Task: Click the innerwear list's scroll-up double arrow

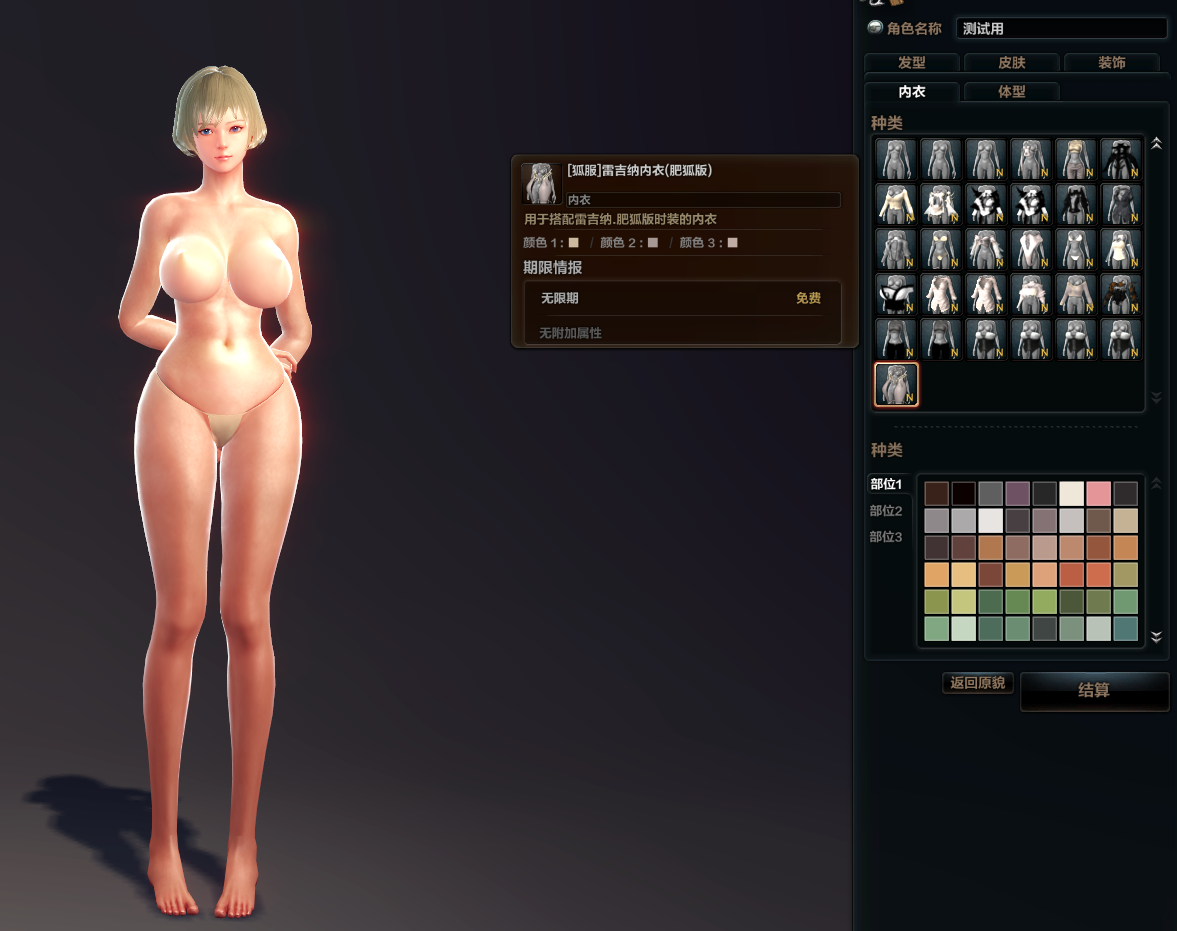Action: click(x=1156, y=144)
